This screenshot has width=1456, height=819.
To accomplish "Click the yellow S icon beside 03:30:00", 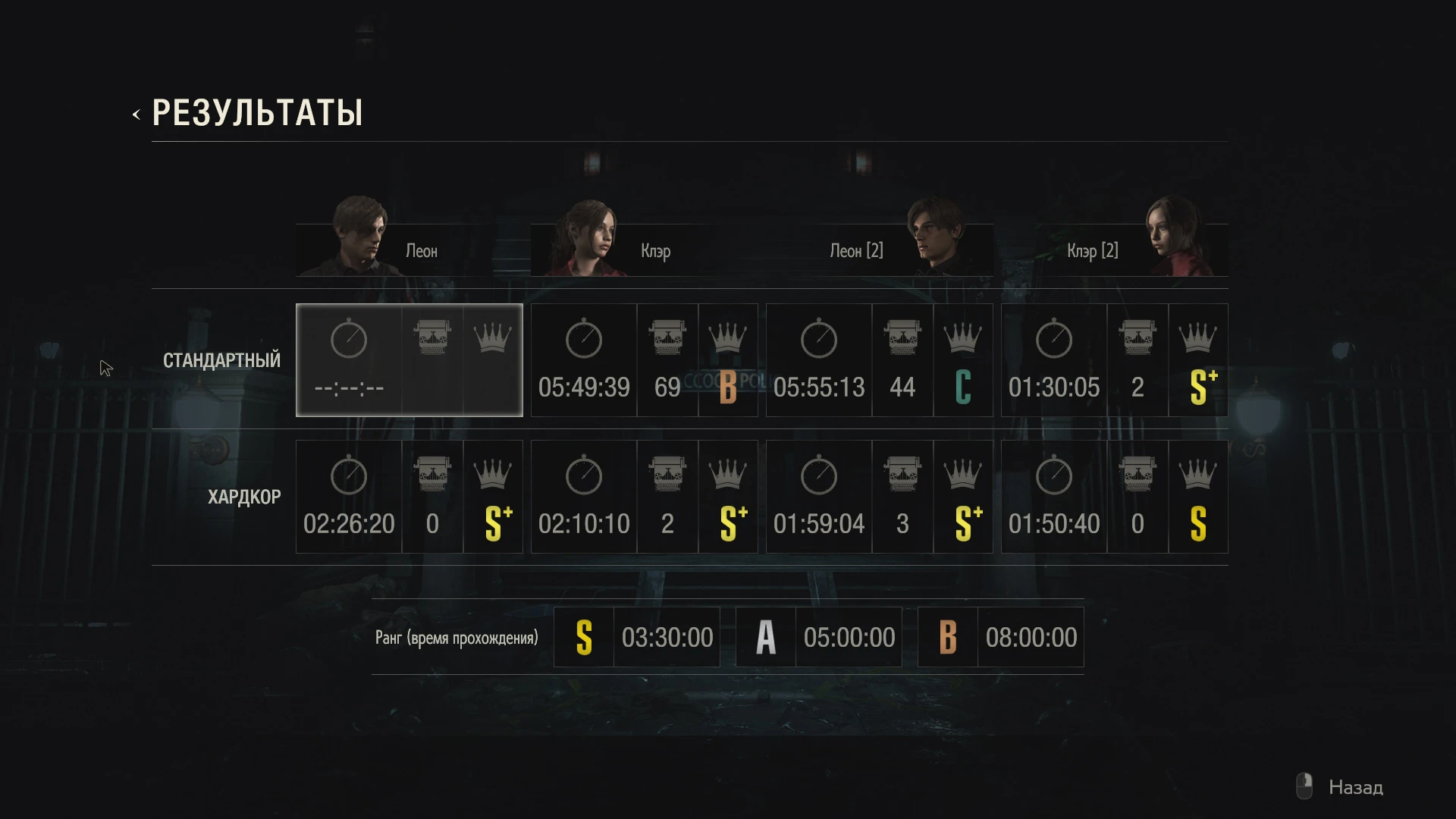I will [584, 637].
